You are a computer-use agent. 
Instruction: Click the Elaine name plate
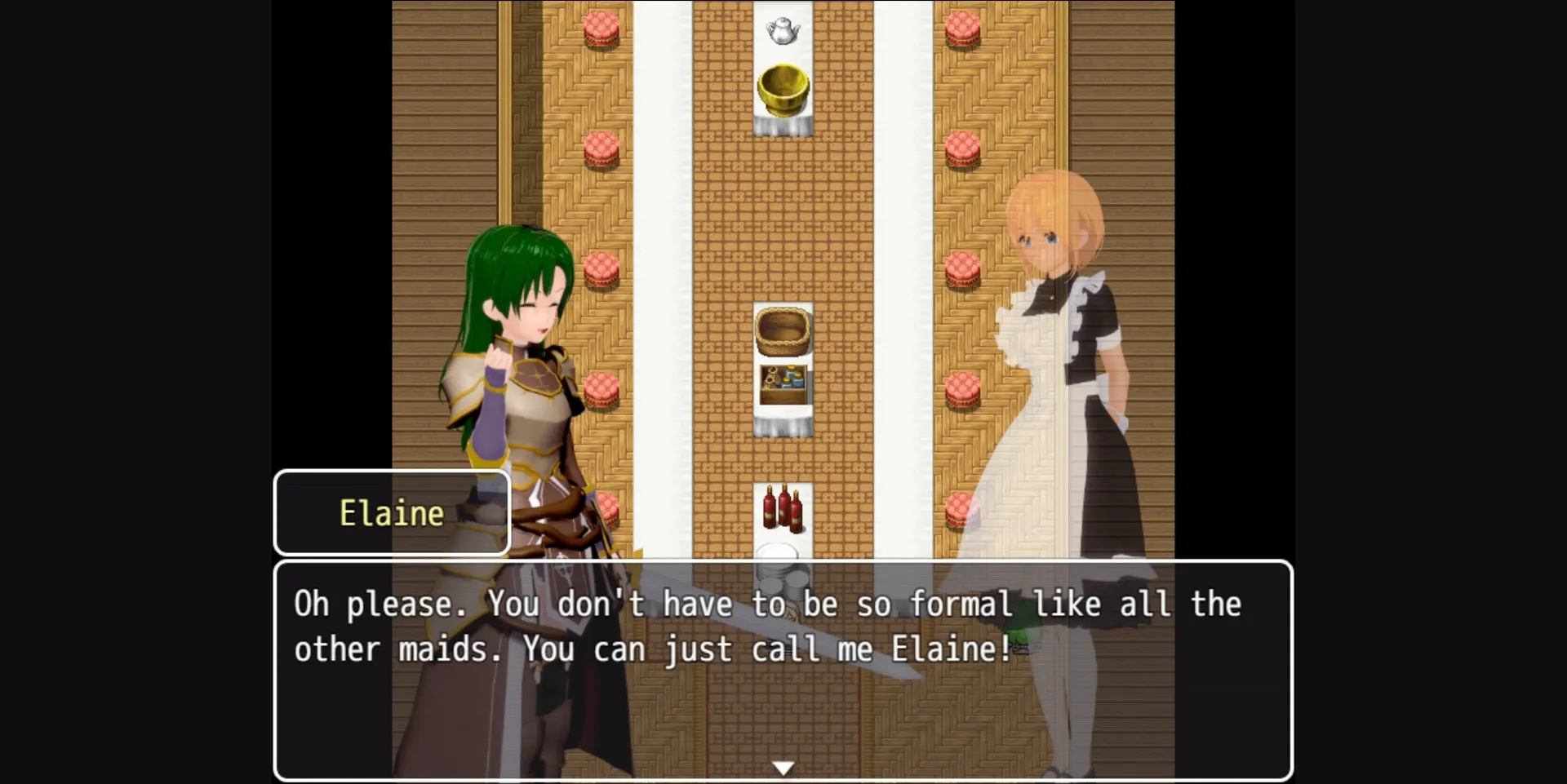[x=392, y=512]
